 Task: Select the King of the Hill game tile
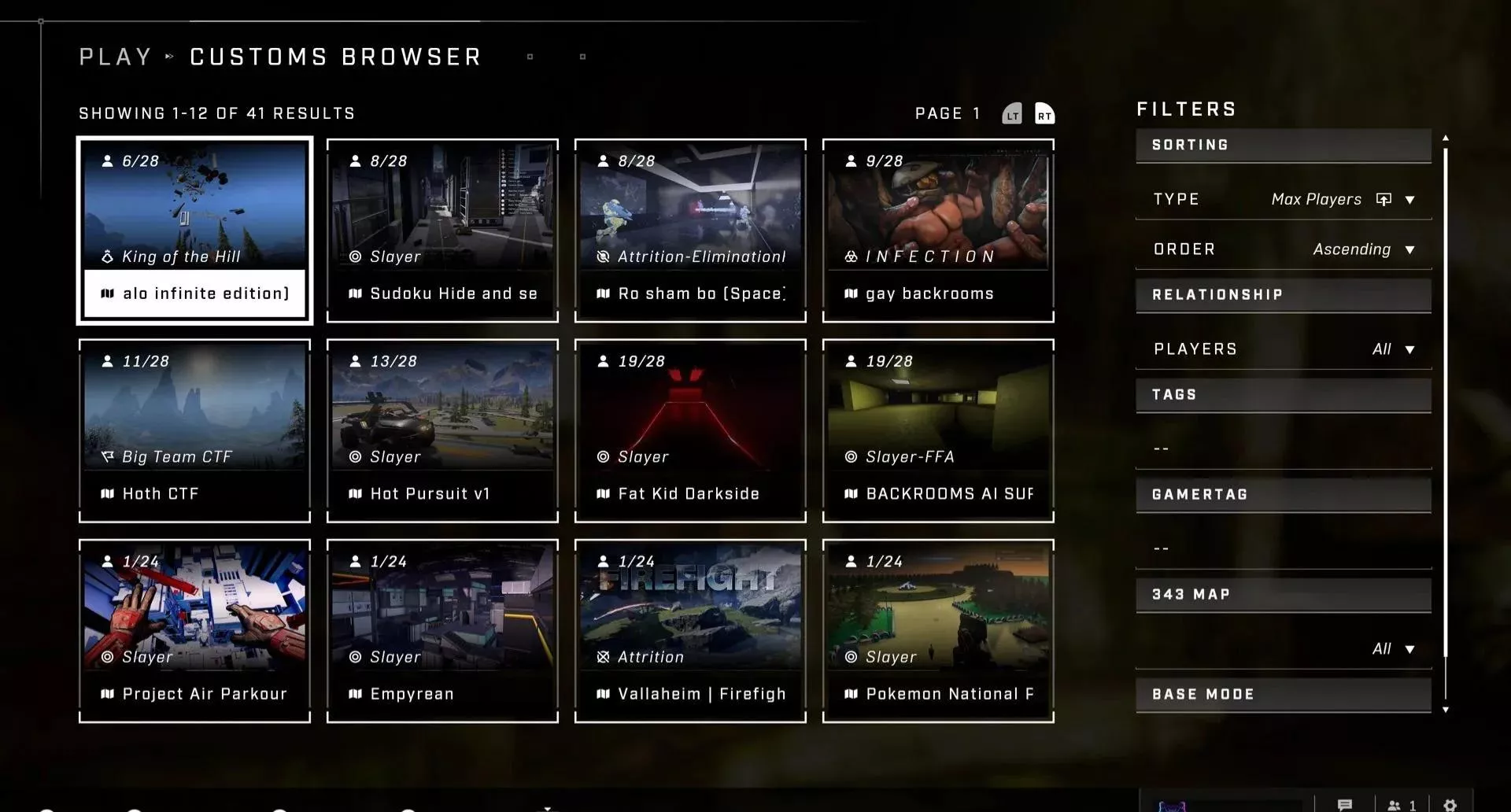(x=194, y=230)
